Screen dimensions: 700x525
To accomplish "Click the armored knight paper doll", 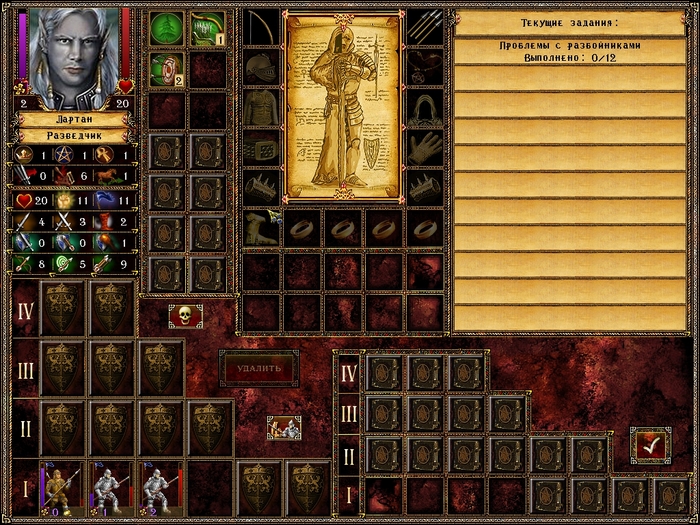I will 342,105.
